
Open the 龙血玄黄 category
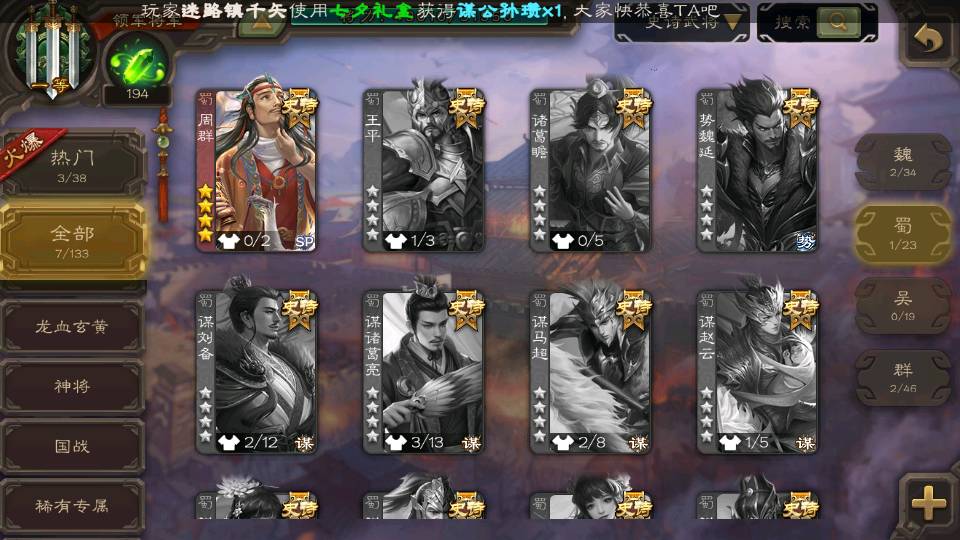pyautogui.click(x=72, y=326)
